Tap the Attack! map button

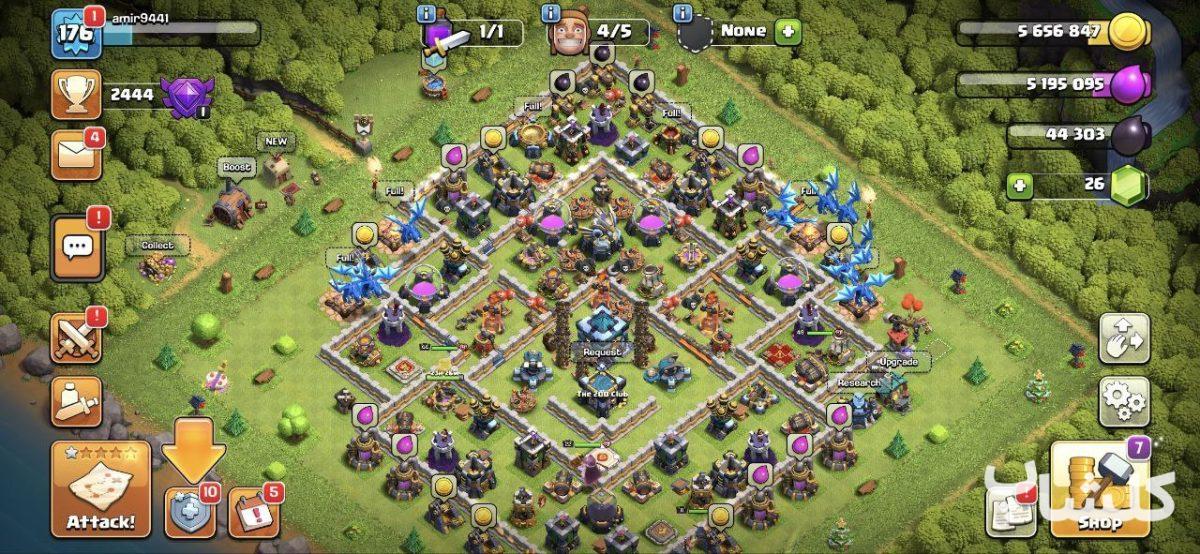[101, 489]
